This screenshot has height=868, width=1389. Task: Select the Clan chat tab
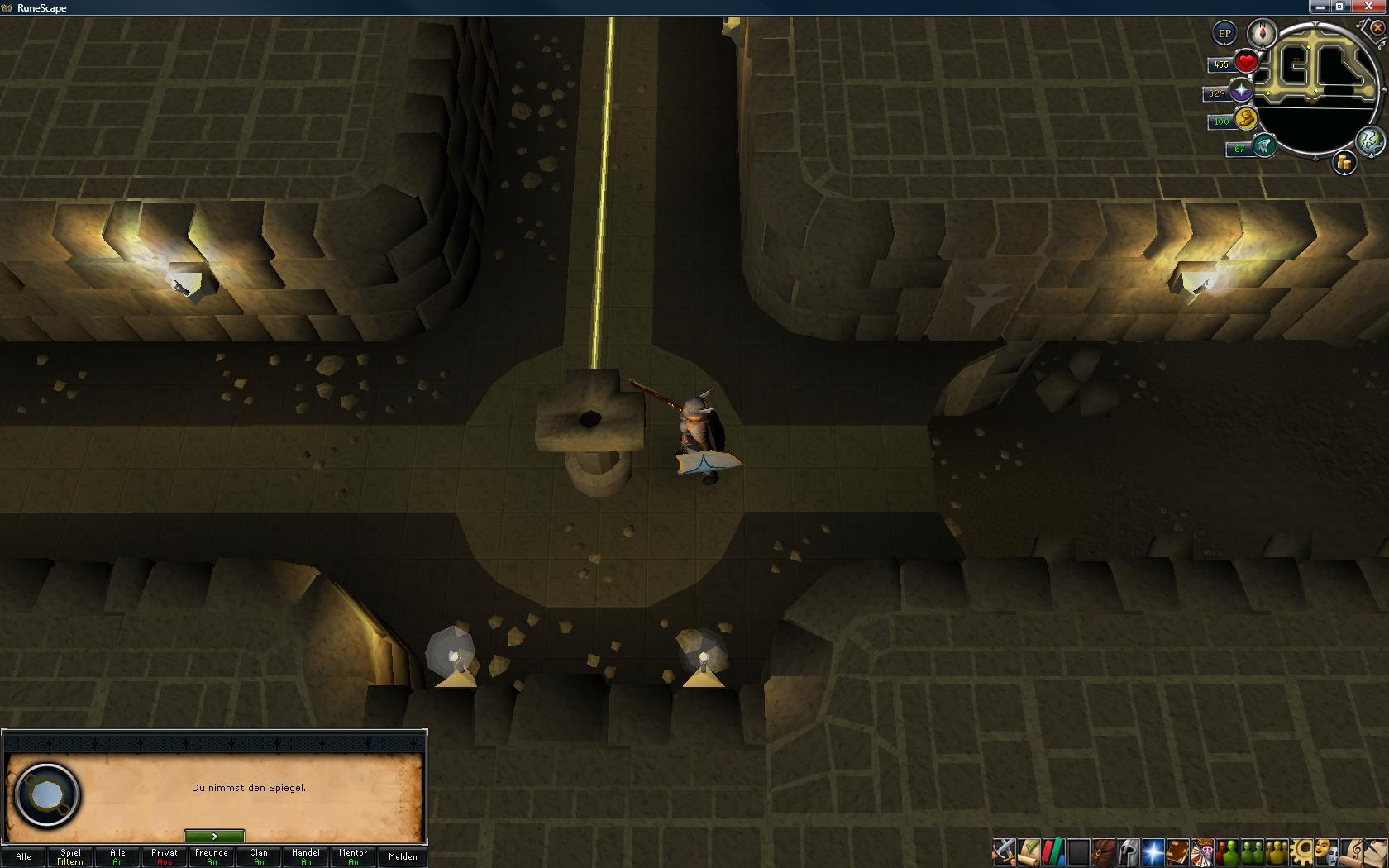tap(259, 856)
